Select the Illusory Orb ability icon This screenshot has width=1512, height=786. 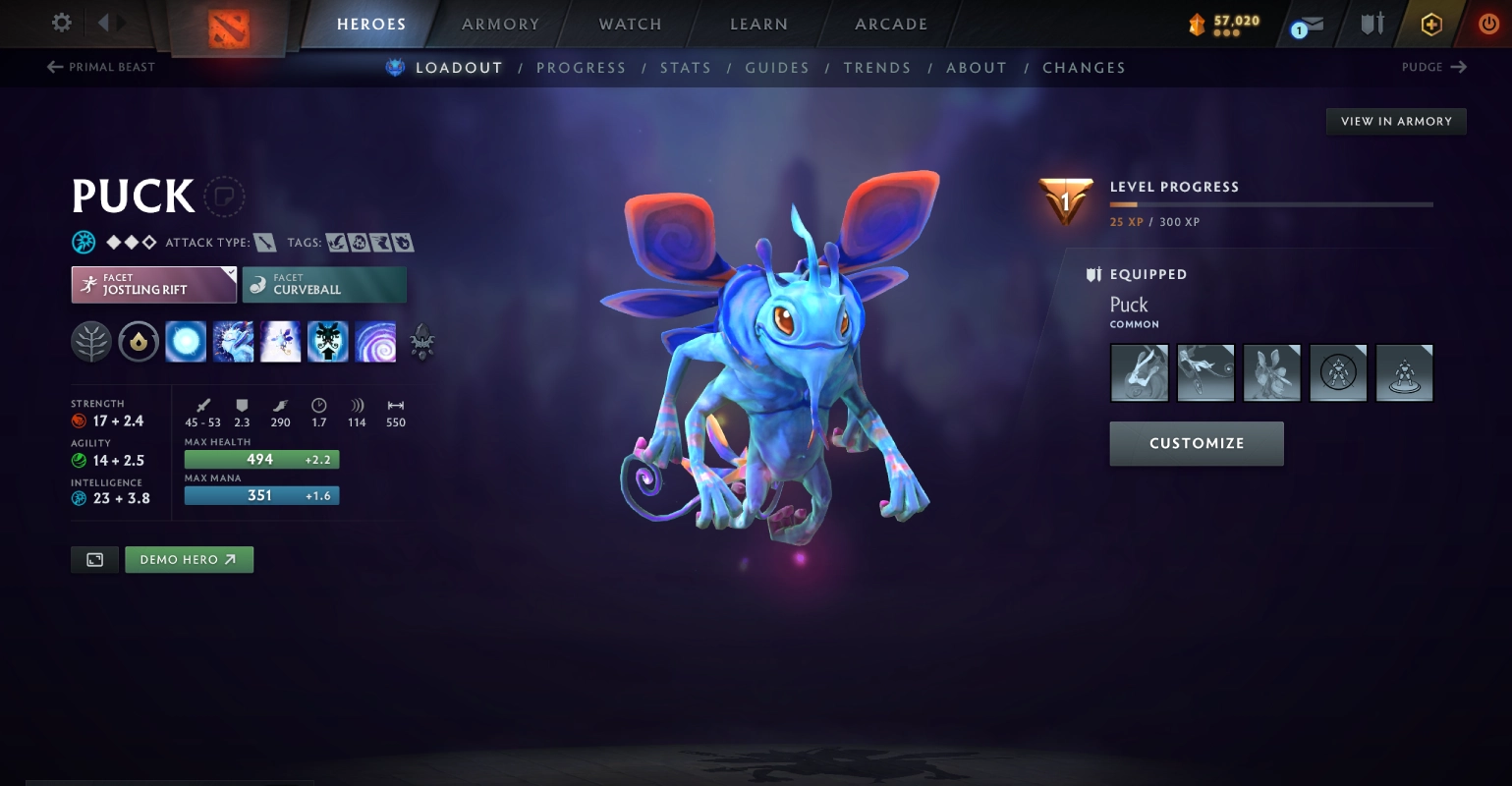click(186, 342)
